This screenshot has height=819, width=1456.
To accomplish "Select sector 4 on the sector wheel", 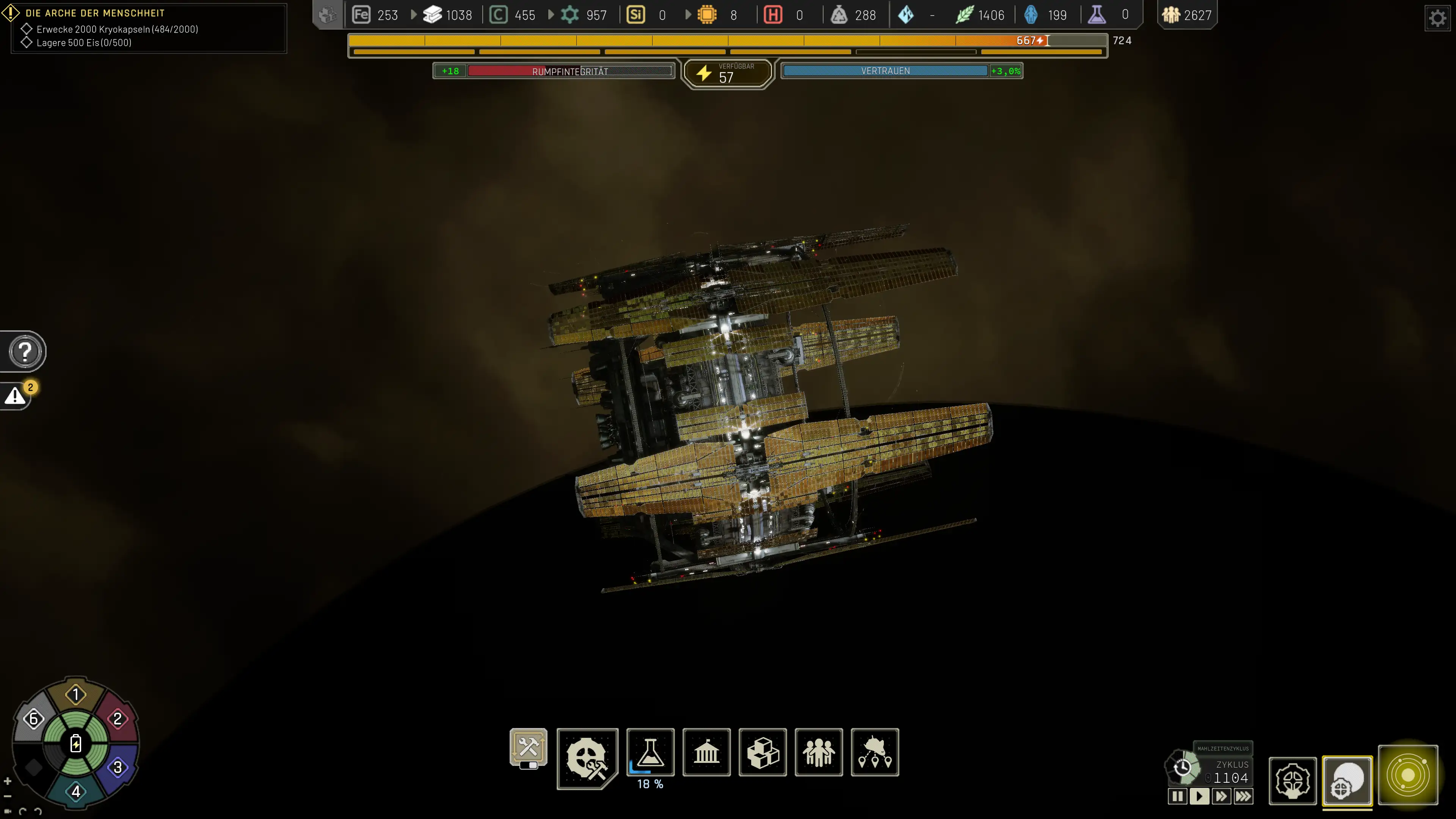I will pyautogui.click(x=76, y=791).
